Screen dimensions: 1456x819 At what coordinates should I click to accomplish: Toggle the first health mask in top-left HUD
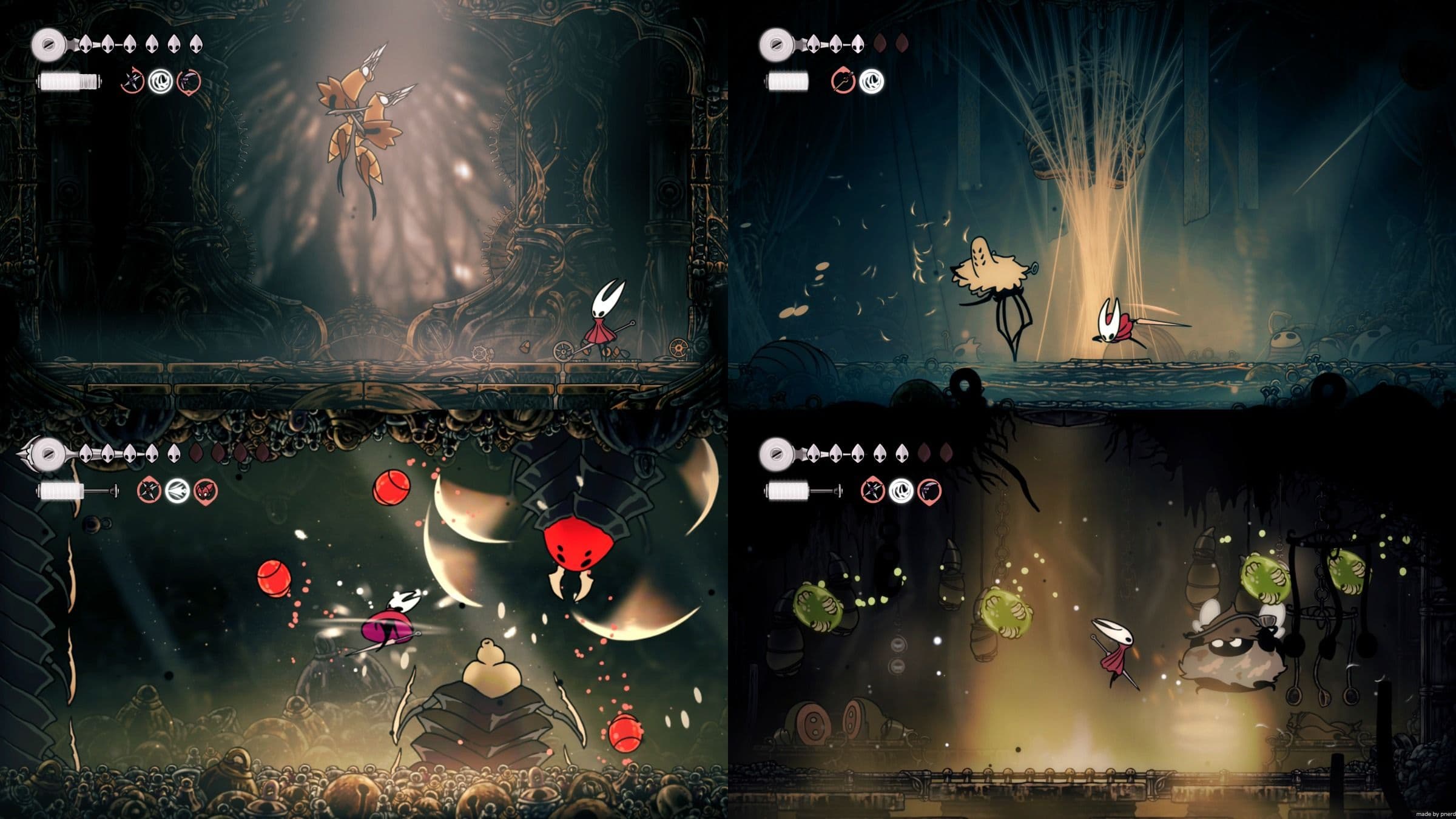[86, 43]
